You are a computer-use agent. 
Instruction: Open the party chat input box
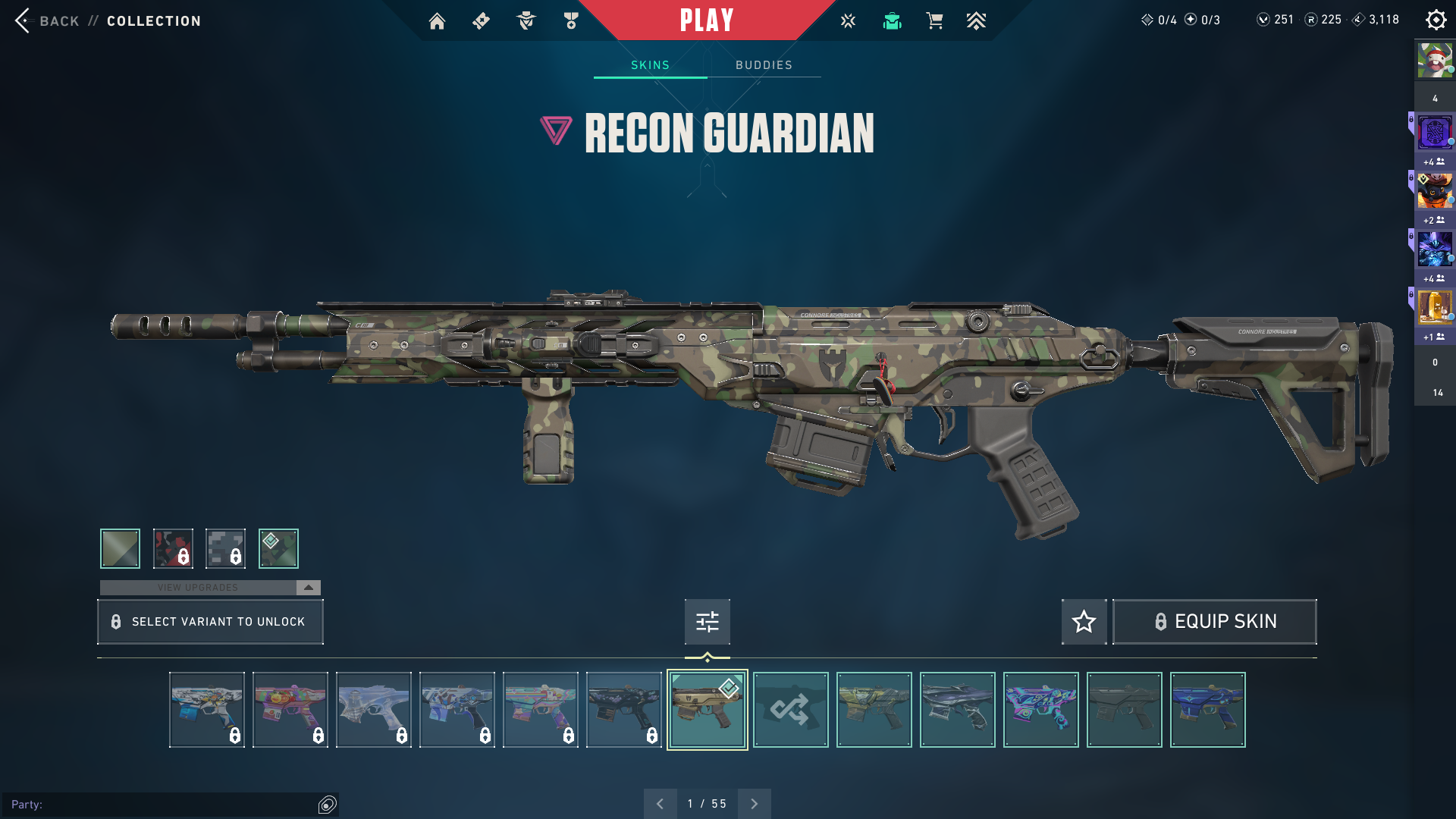(163, 805)
